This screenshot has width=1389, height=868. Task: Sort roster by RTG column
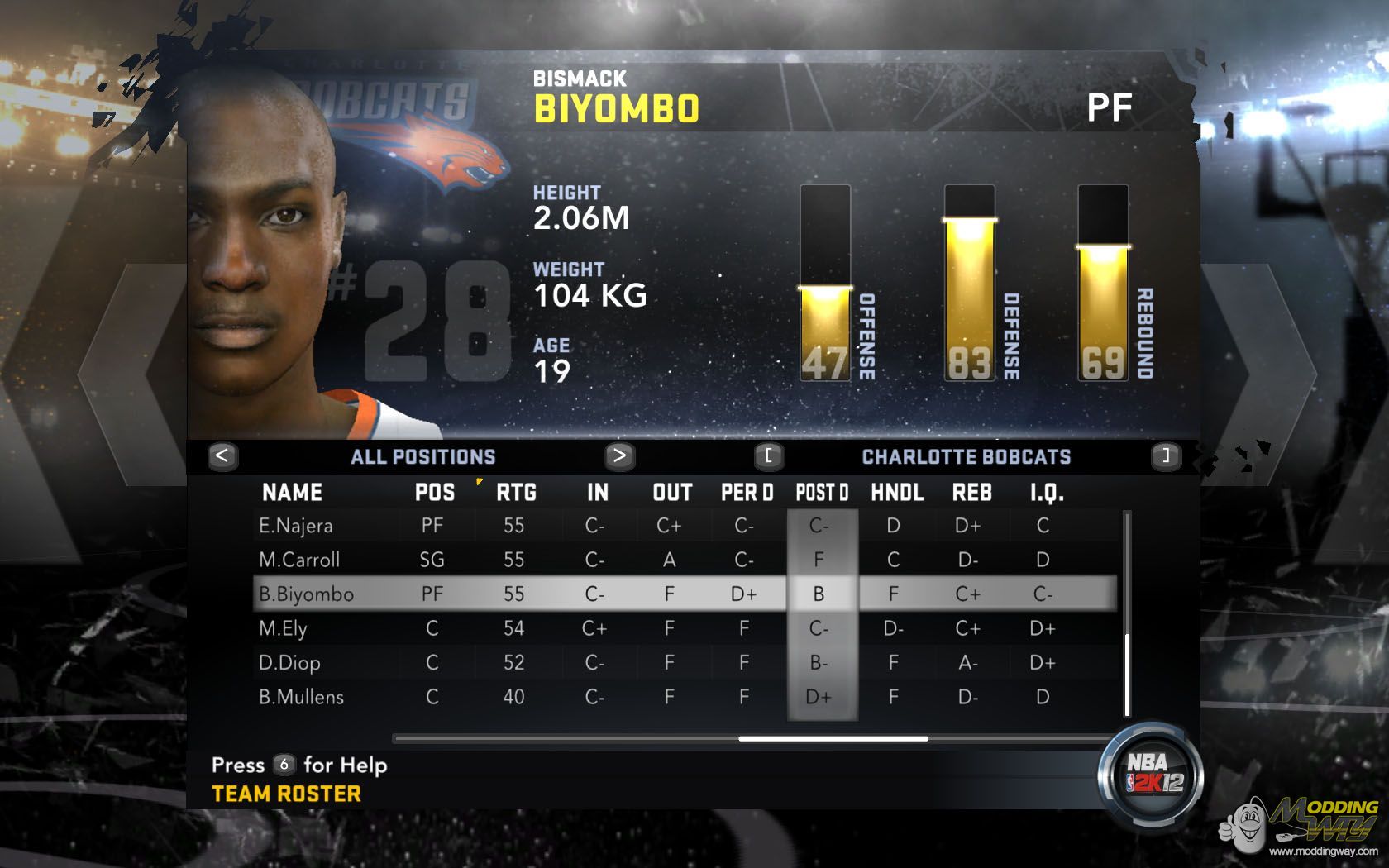(x=516, y=493)
